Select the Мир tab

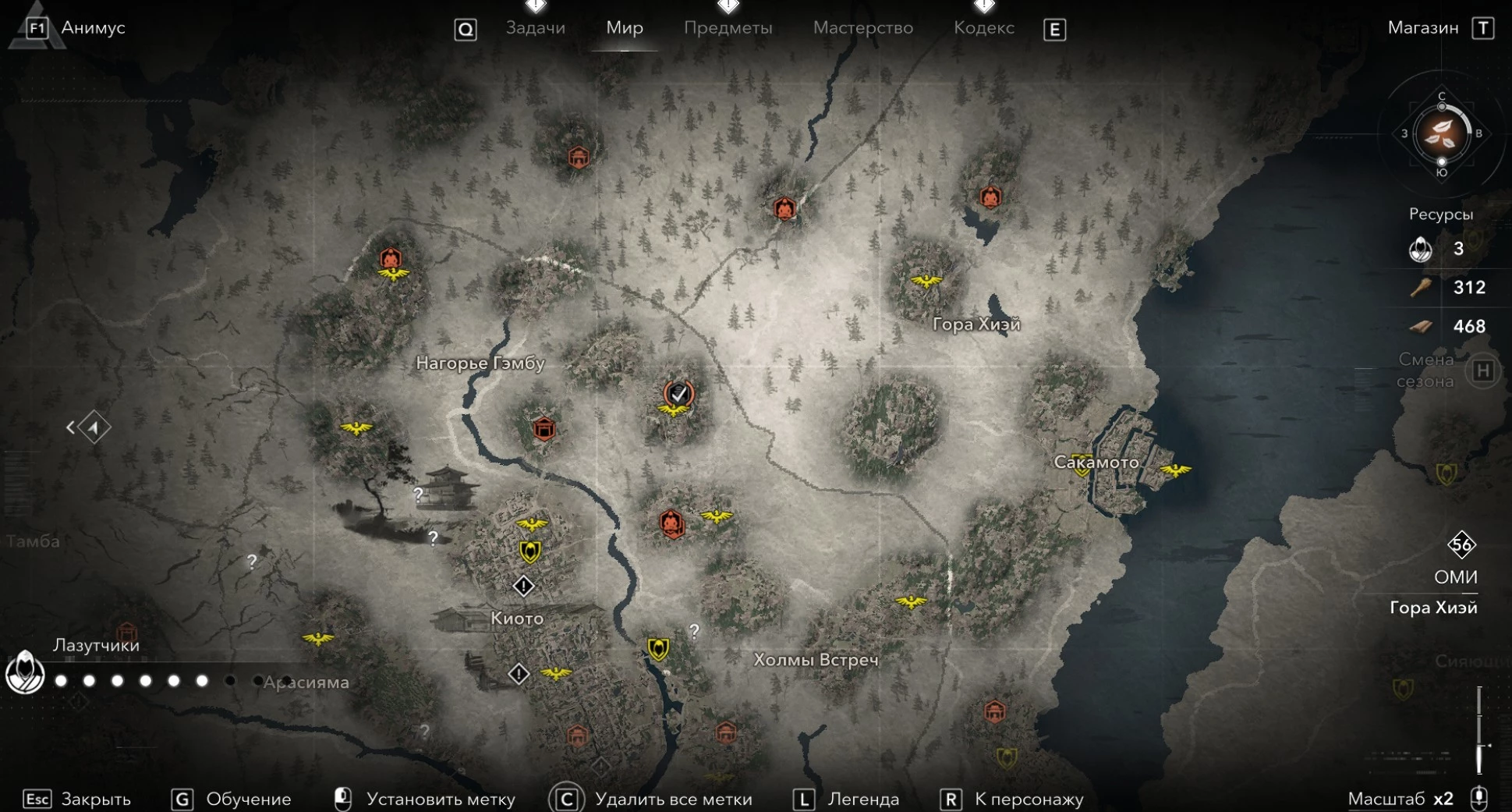coord(625,28)
